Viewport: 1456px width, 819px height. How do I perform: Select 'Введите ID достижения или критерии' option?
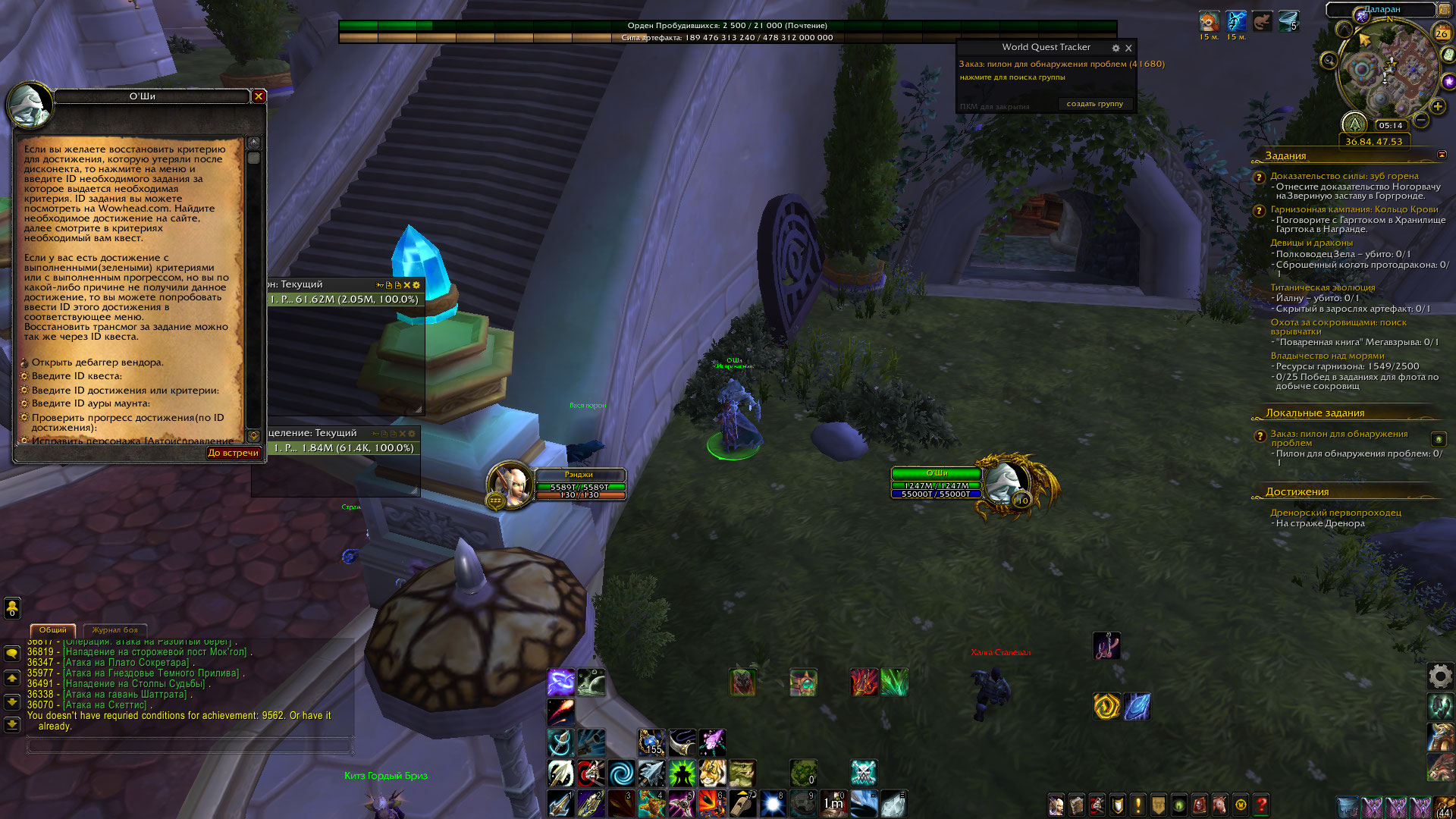pyautogui.click(x=125, y=391)
